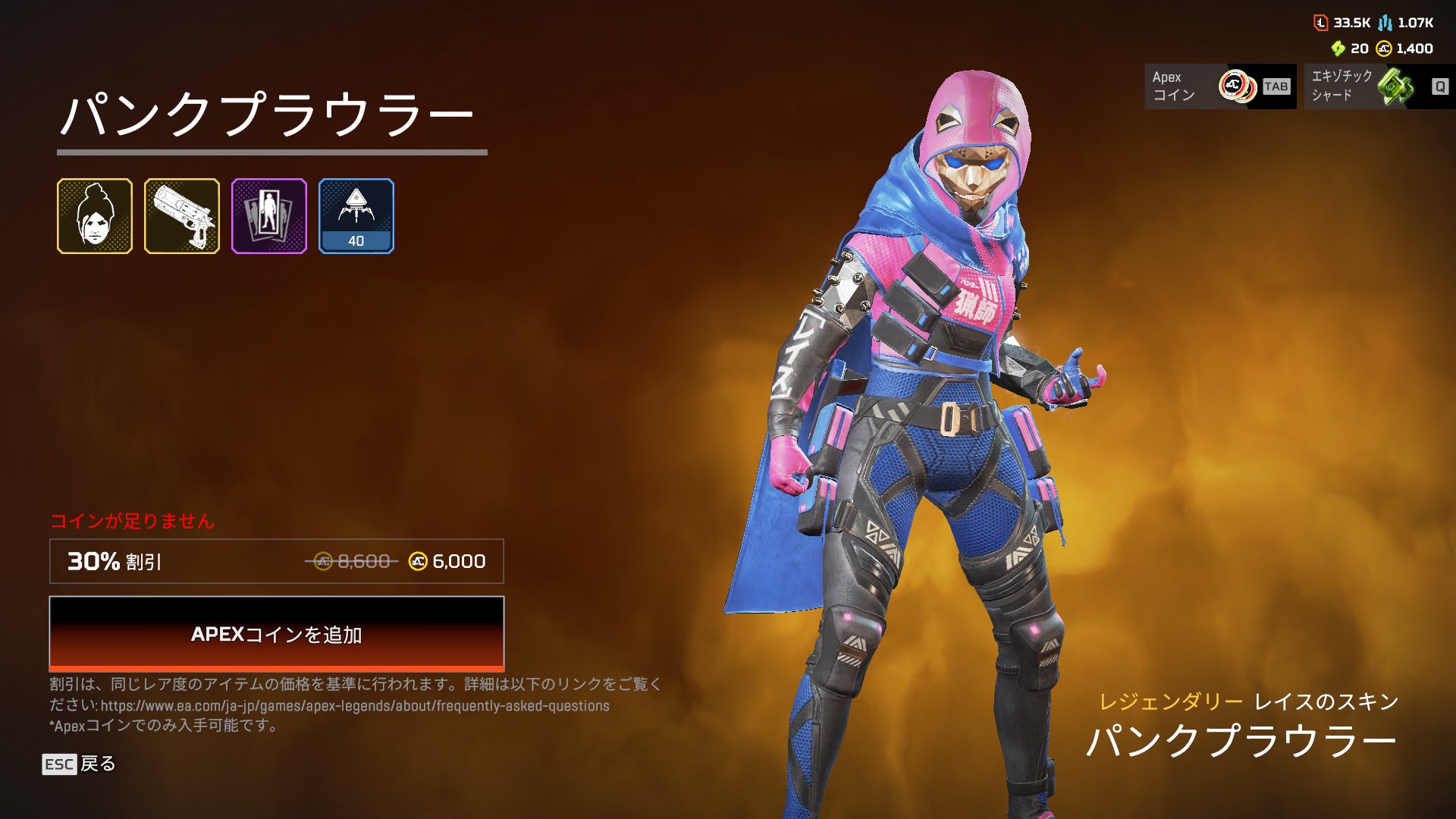Select the Wraith legend skin icon
Image resolution: width=1456 pixels, height=819 pixels.
click(x=95, y=216)
